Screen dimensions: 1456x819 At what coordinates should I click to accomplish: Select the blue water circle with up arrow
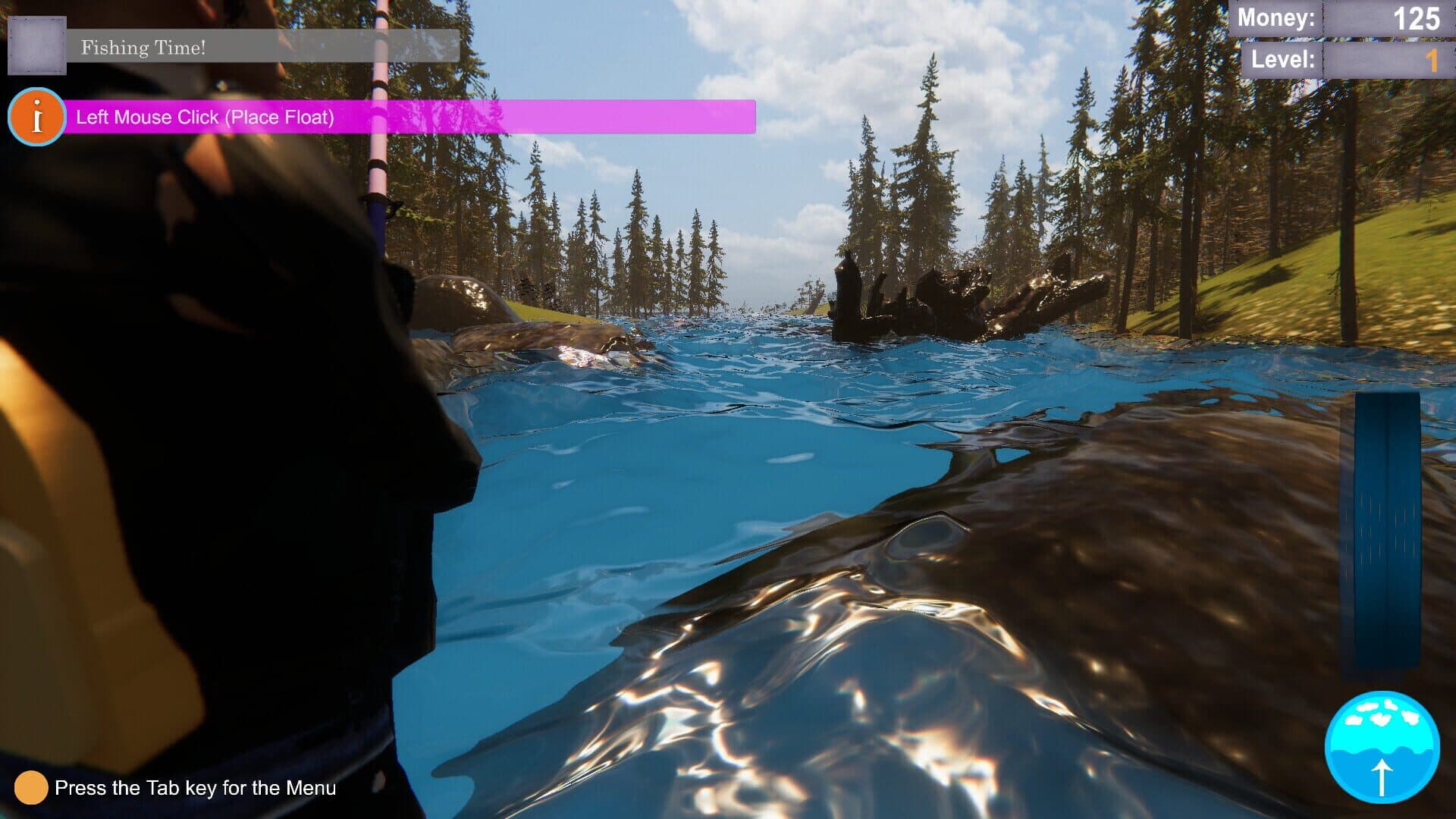1382,747
